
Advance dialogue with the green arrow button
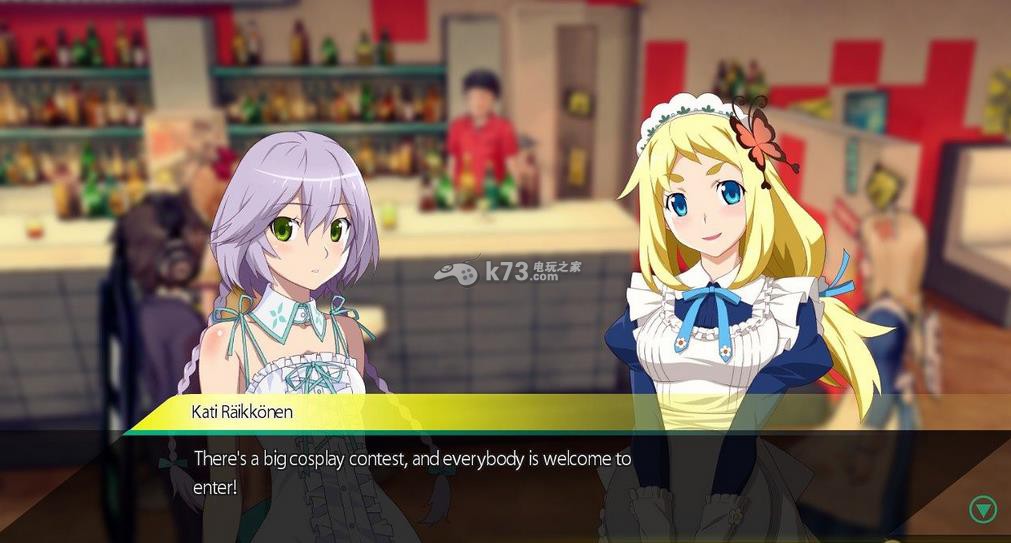point(983,509)
